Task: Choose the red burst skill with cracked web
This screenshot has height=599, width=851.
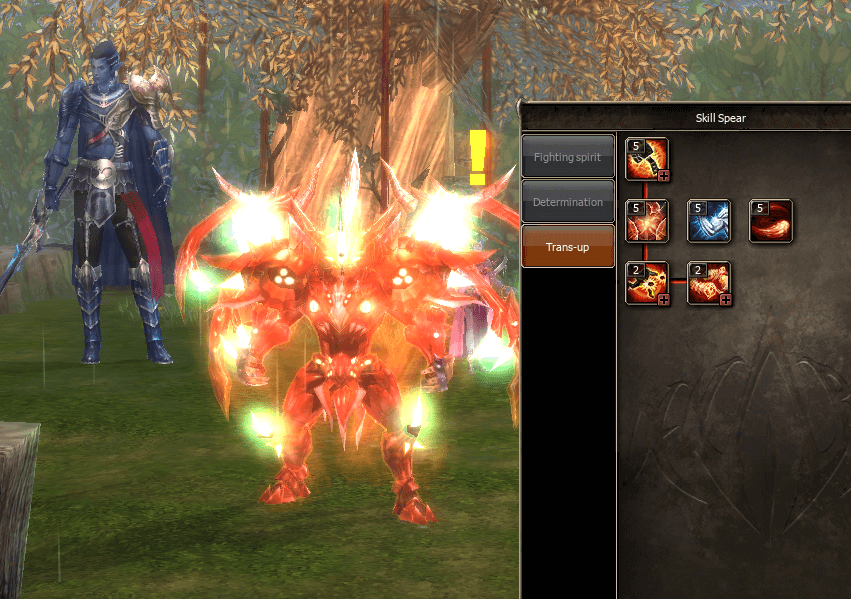Action: point(647,221)
